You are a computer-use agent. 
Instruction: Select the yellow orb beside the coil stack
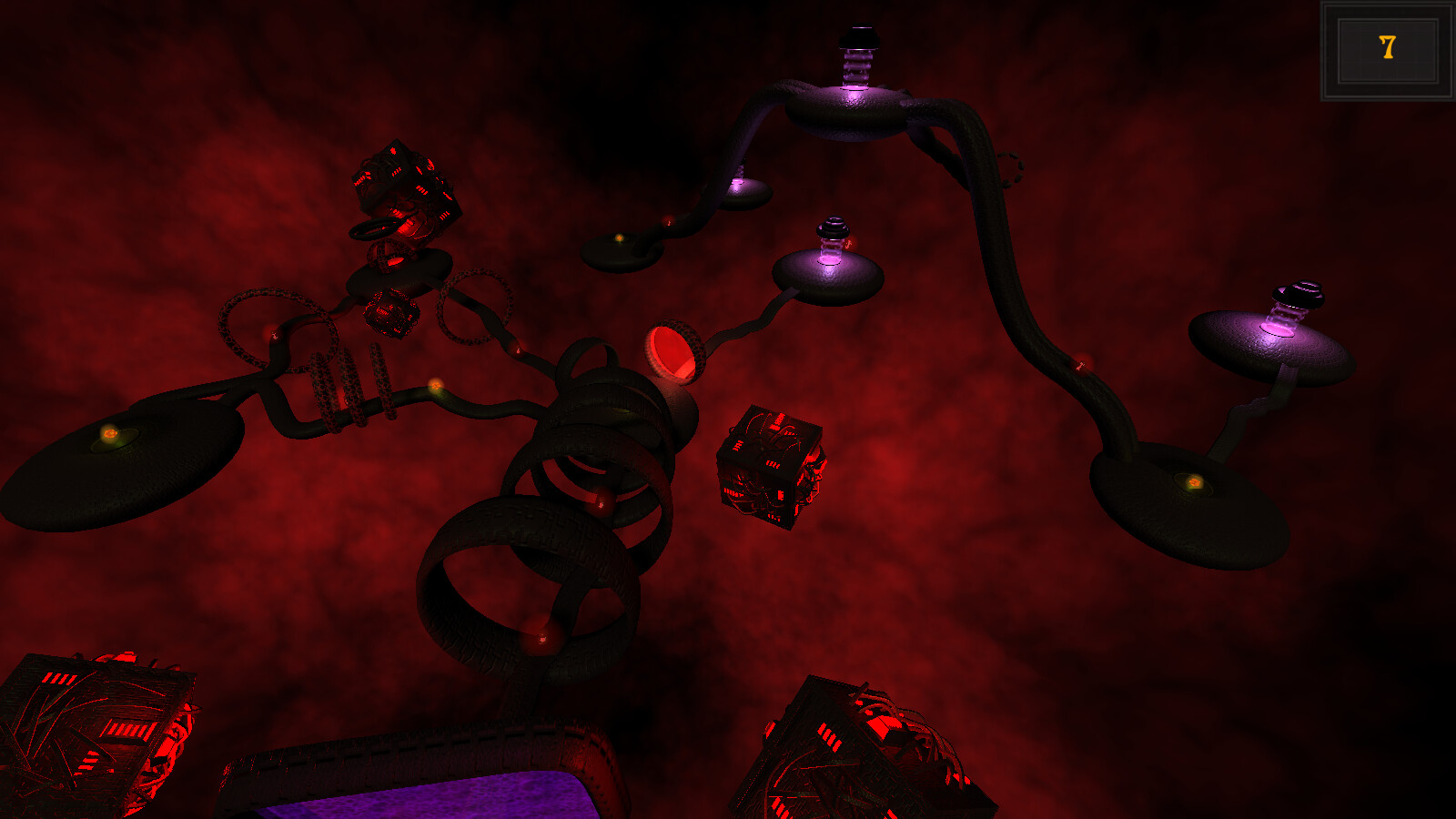(x=437, y=387)
